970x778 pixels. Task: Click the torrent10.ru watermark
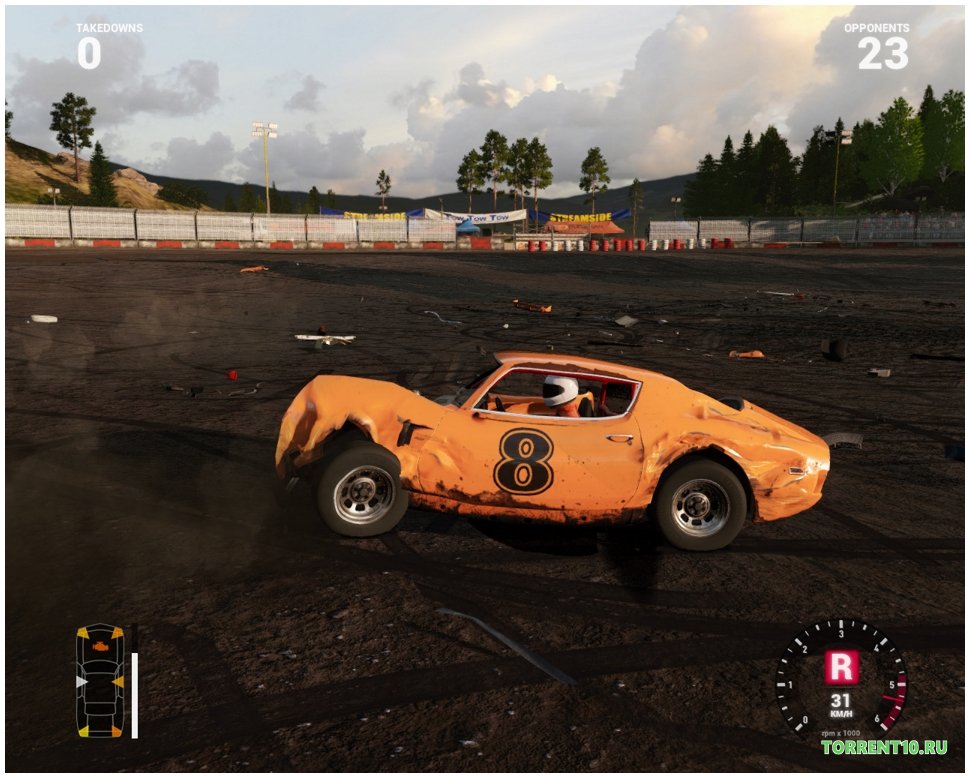[883, 747]
